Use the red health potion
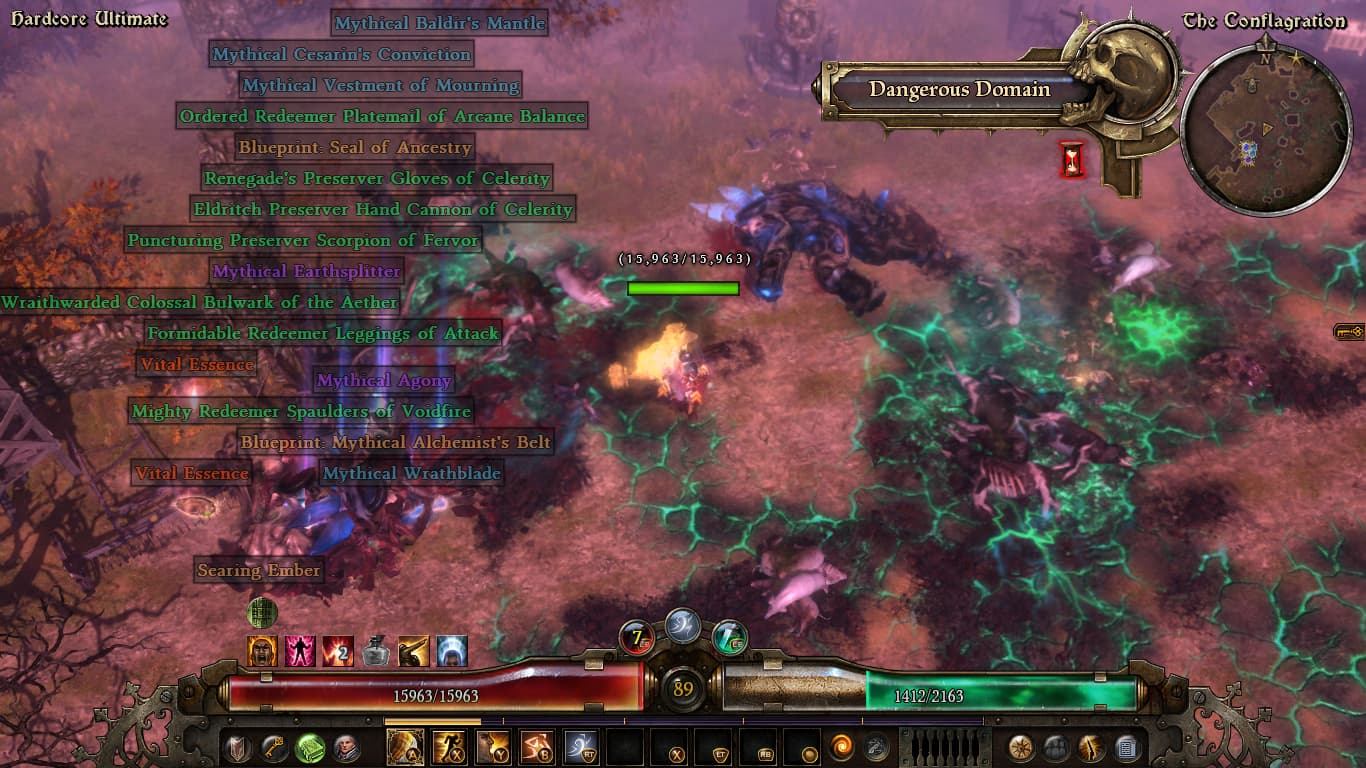The image size is (1366, 768). coord(637,636)
